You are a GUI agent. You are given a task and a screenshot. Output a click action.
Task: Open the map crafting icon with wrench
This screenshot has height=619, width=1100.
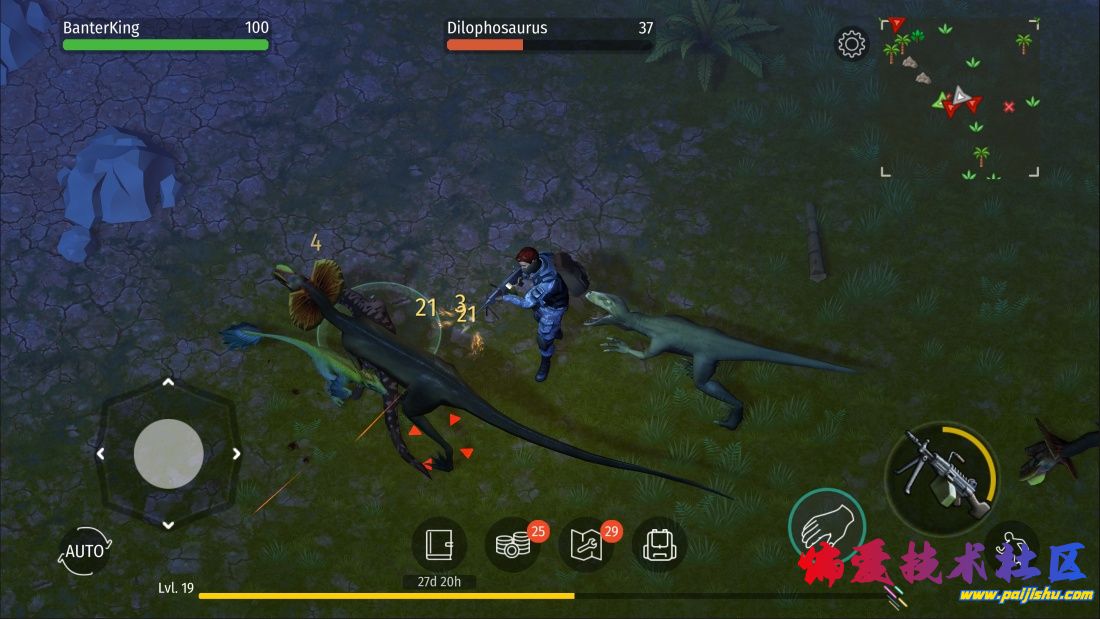point(586,545)
